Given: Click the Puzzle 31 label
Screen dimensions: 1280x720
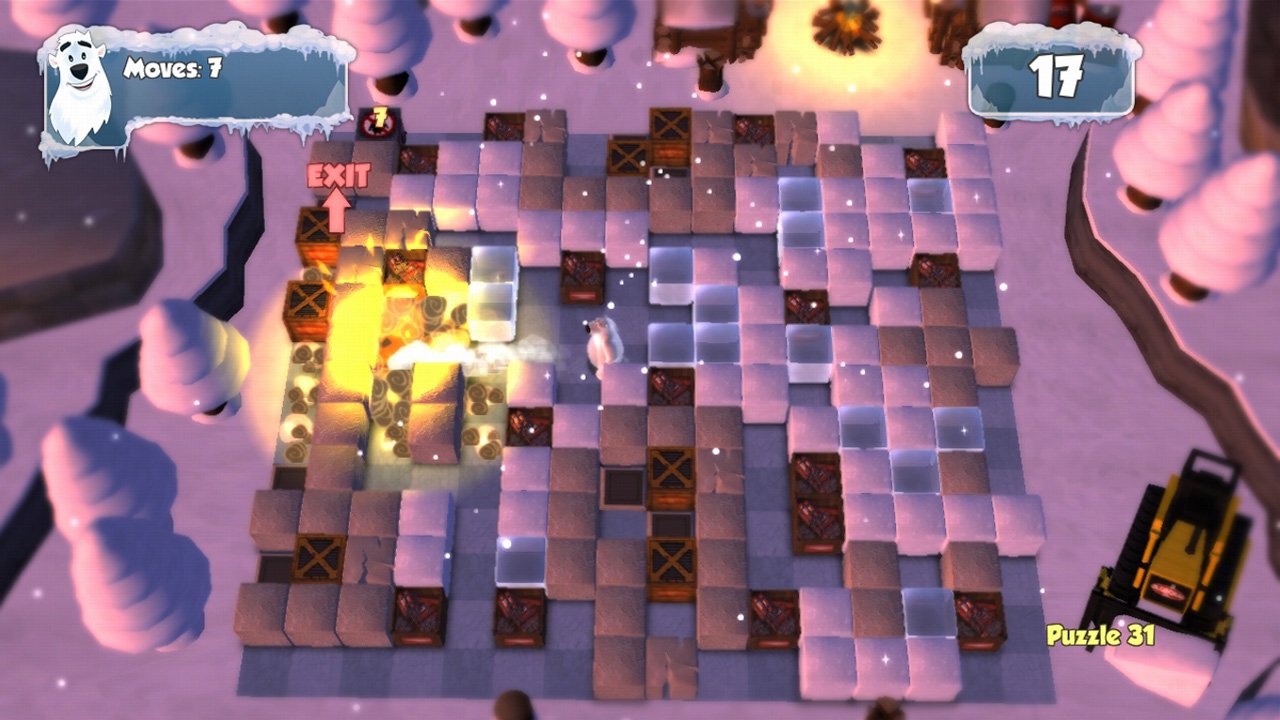Looking at the screenshot, I should 1100,637.
